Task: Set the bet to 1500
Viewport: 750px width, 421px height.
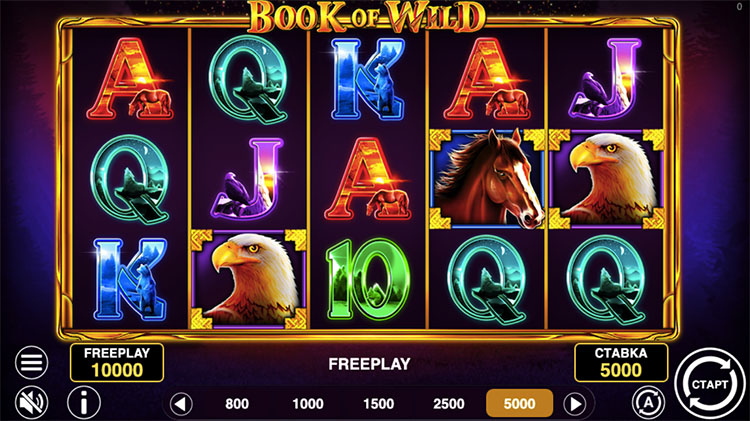Action: coord(378,404)
